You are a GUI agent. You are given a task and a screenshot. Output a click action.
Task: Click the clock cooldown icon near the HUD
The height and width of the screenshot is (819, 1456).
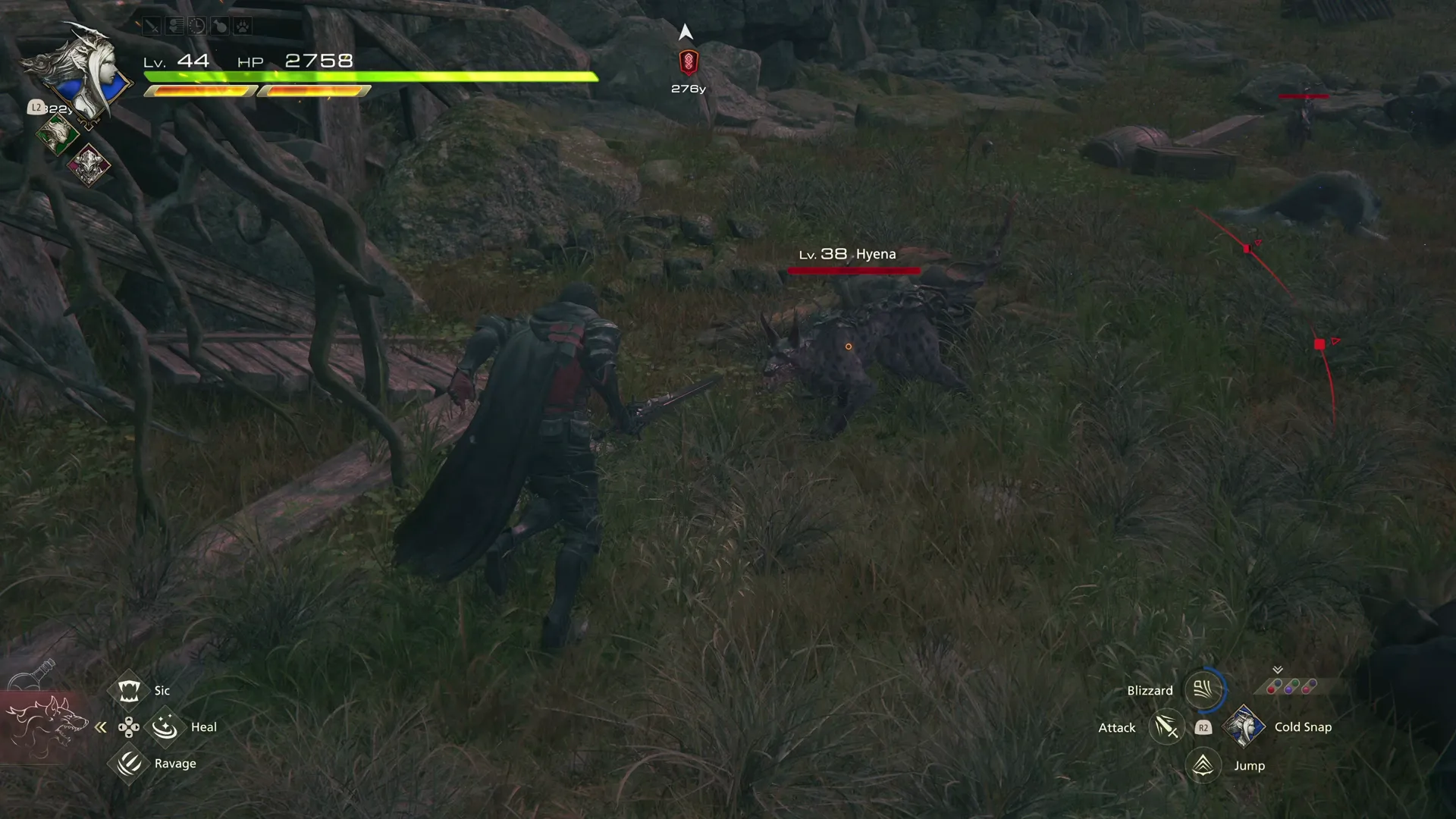(x=197, y=26)
